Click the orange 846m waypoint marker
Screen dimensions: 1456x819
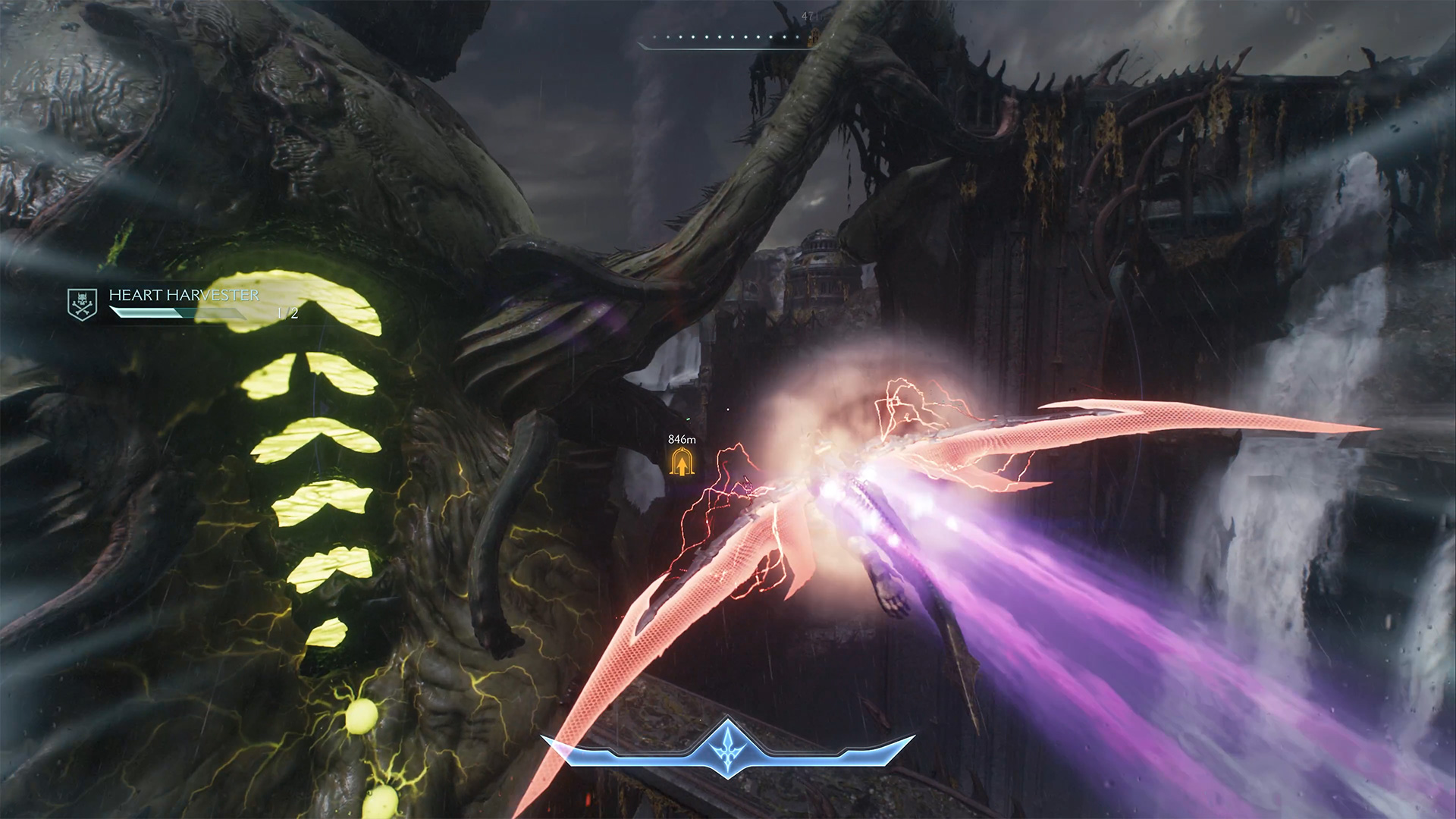pos(681,461)
